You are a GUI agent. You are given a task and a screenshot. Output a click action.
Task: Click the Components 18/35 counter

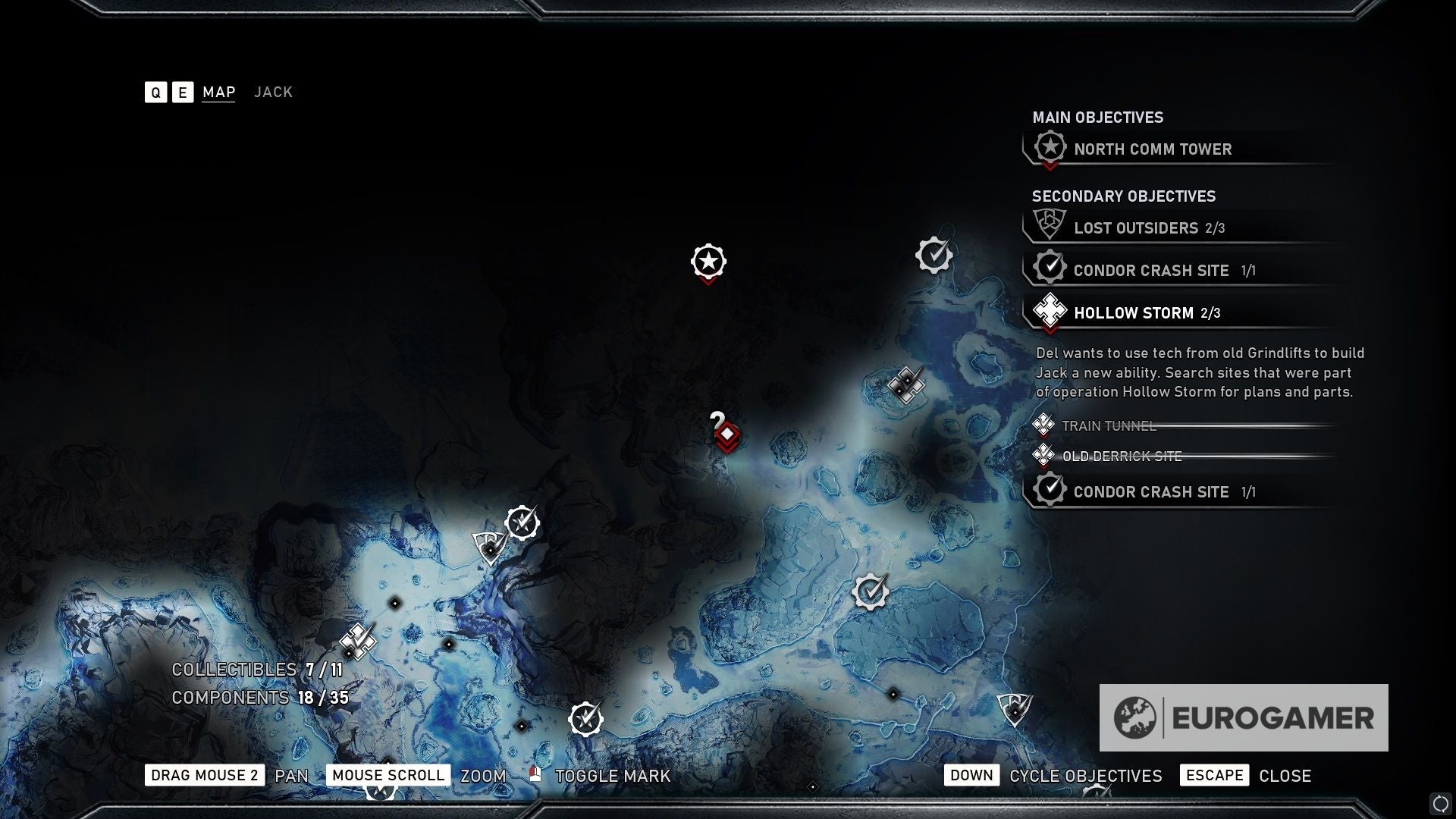pos(260,697)
